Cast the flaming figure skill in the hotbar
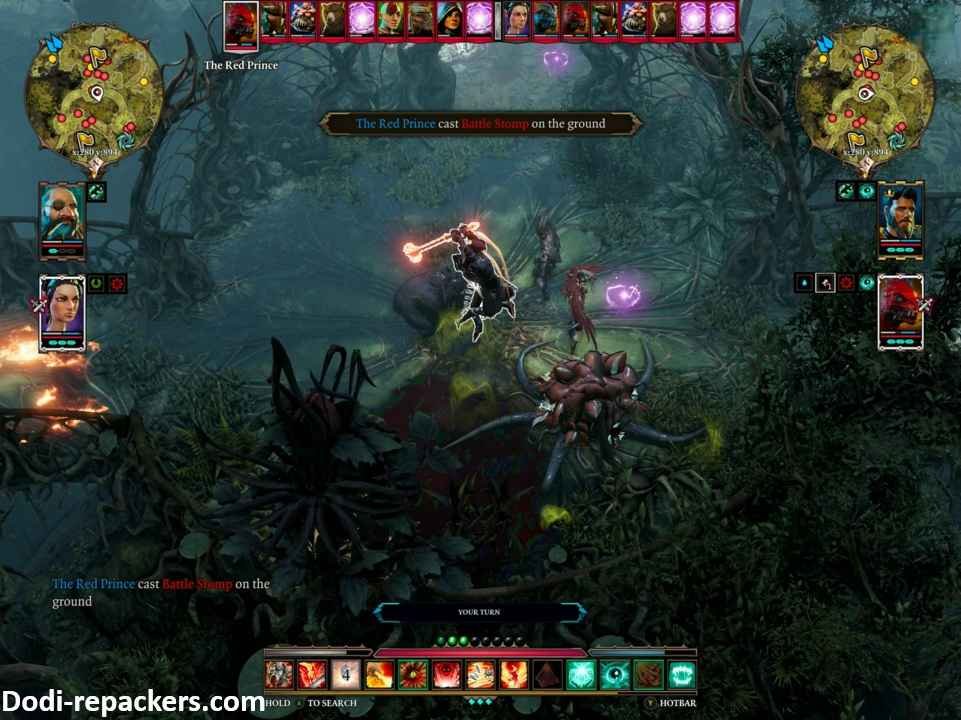This screenshot has width=961, height=720. (x=513, y=675)
